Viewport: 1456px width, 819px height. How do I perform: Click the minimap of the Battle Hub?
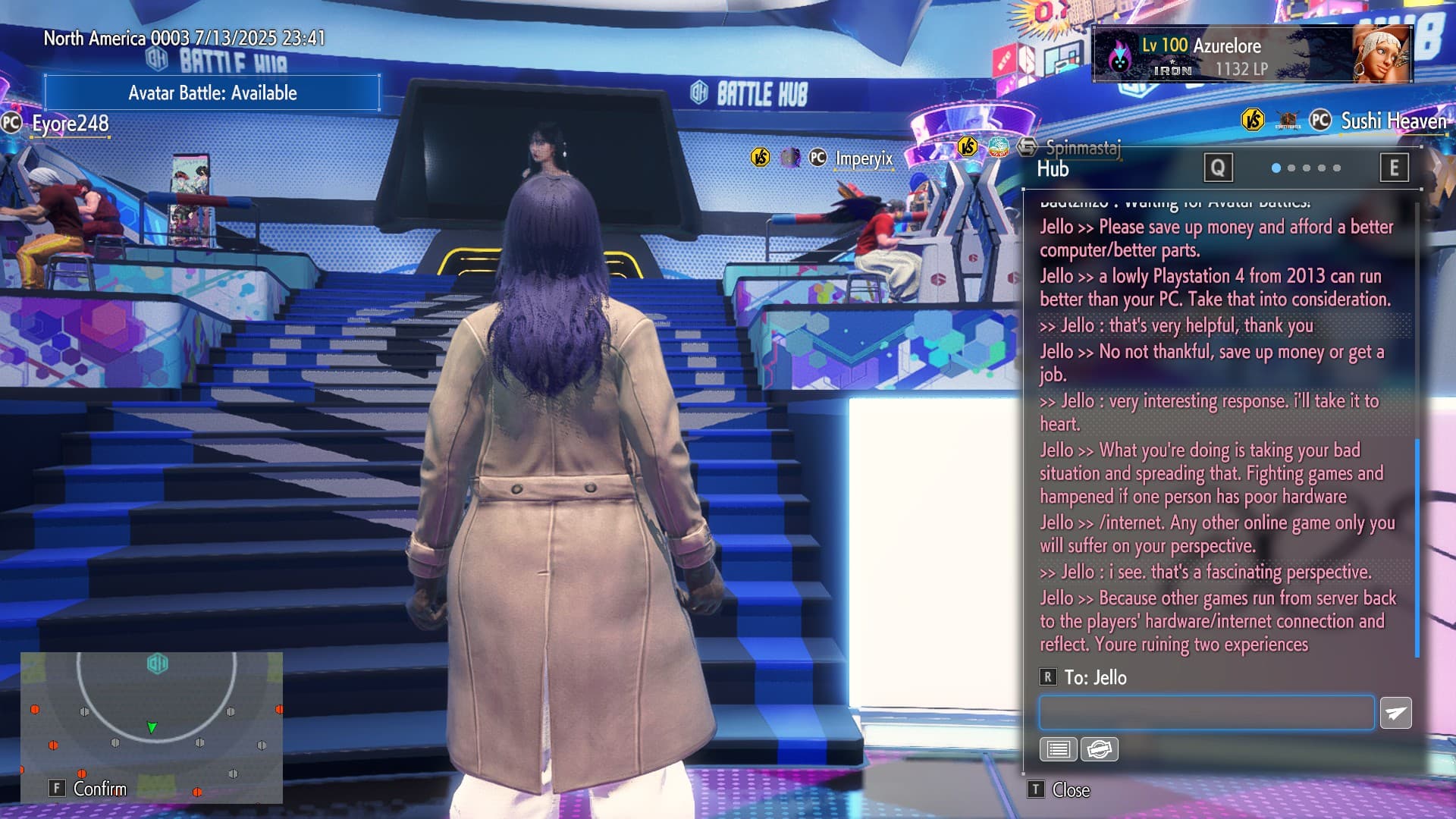click(x=152, y=726)
